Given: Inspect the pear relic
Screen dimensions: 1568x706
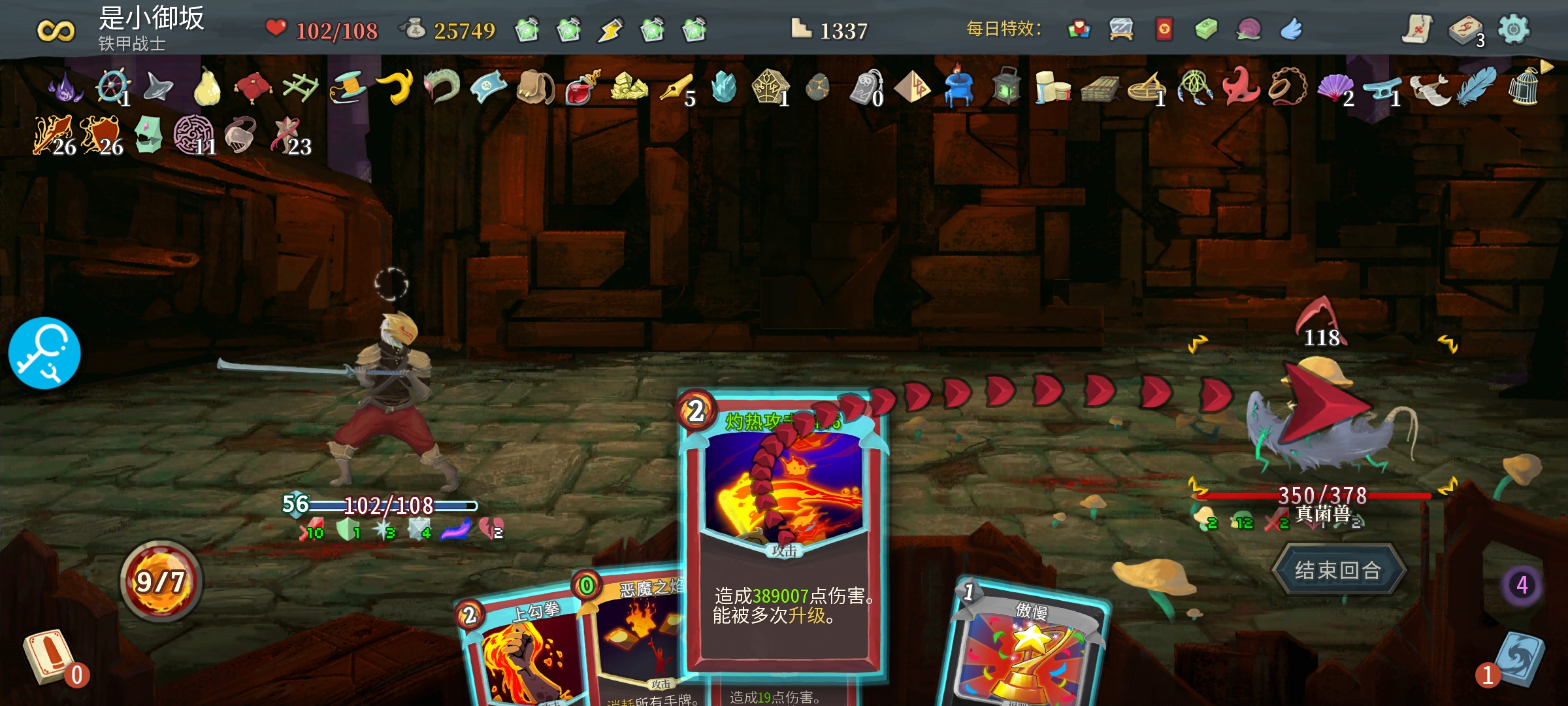Looking at the screenshot, I should coord(206,87).
